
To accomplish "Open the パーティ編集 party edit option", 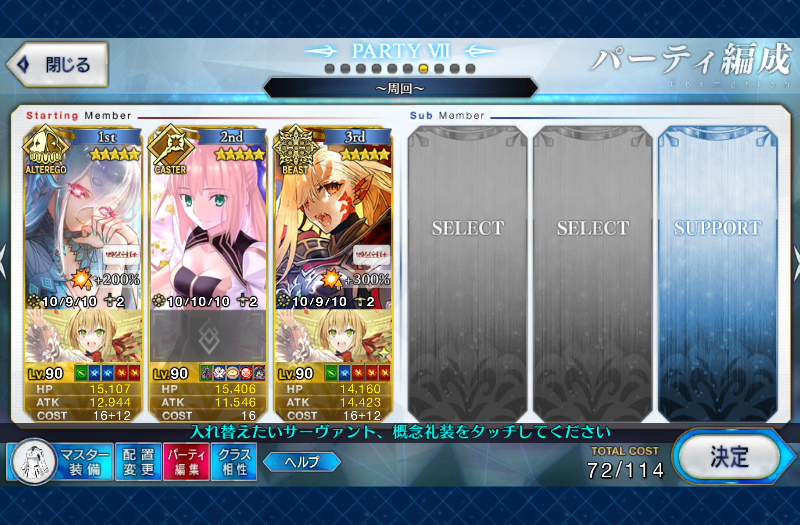I will click(x=185, y=461).
